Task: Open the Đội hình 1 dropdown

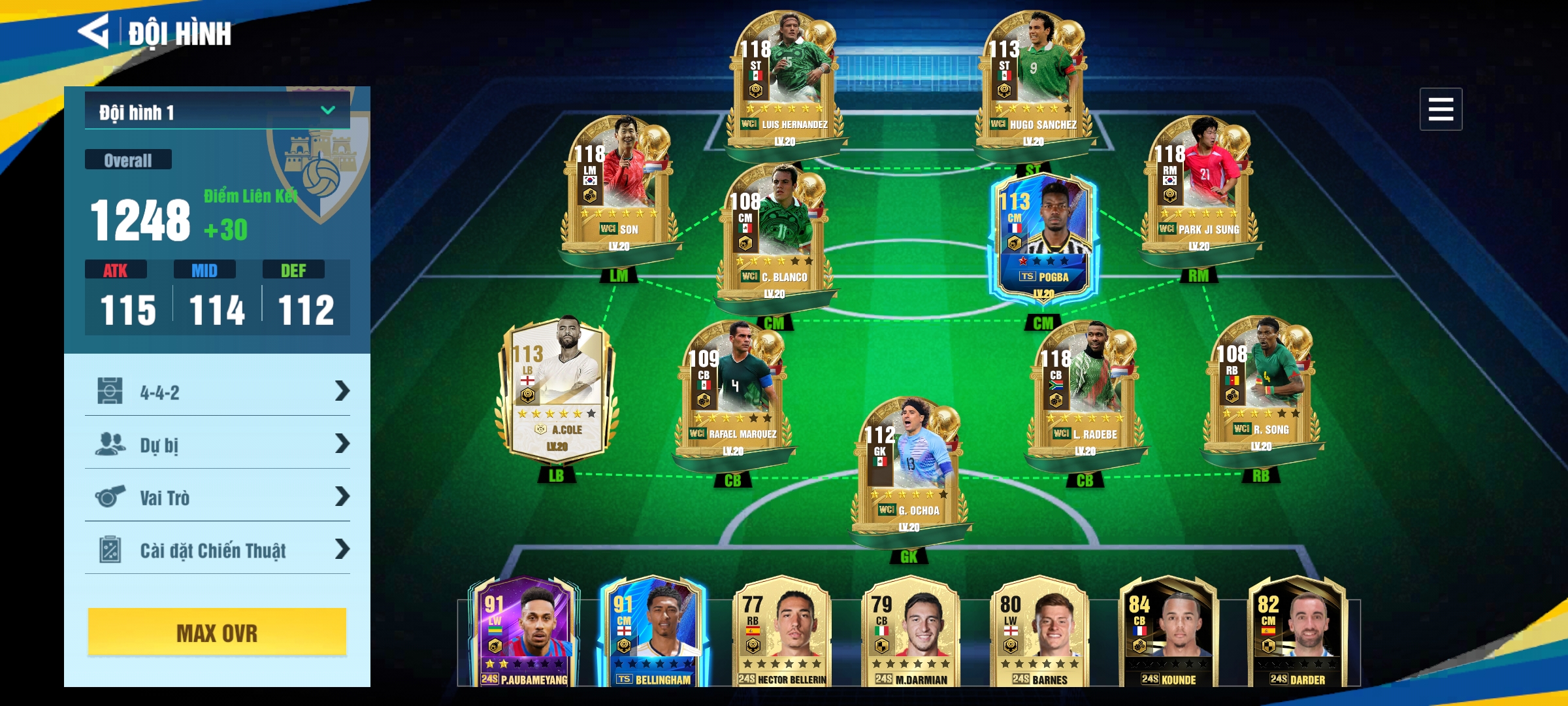Action: pyautogui.click(x=217, y=112)
